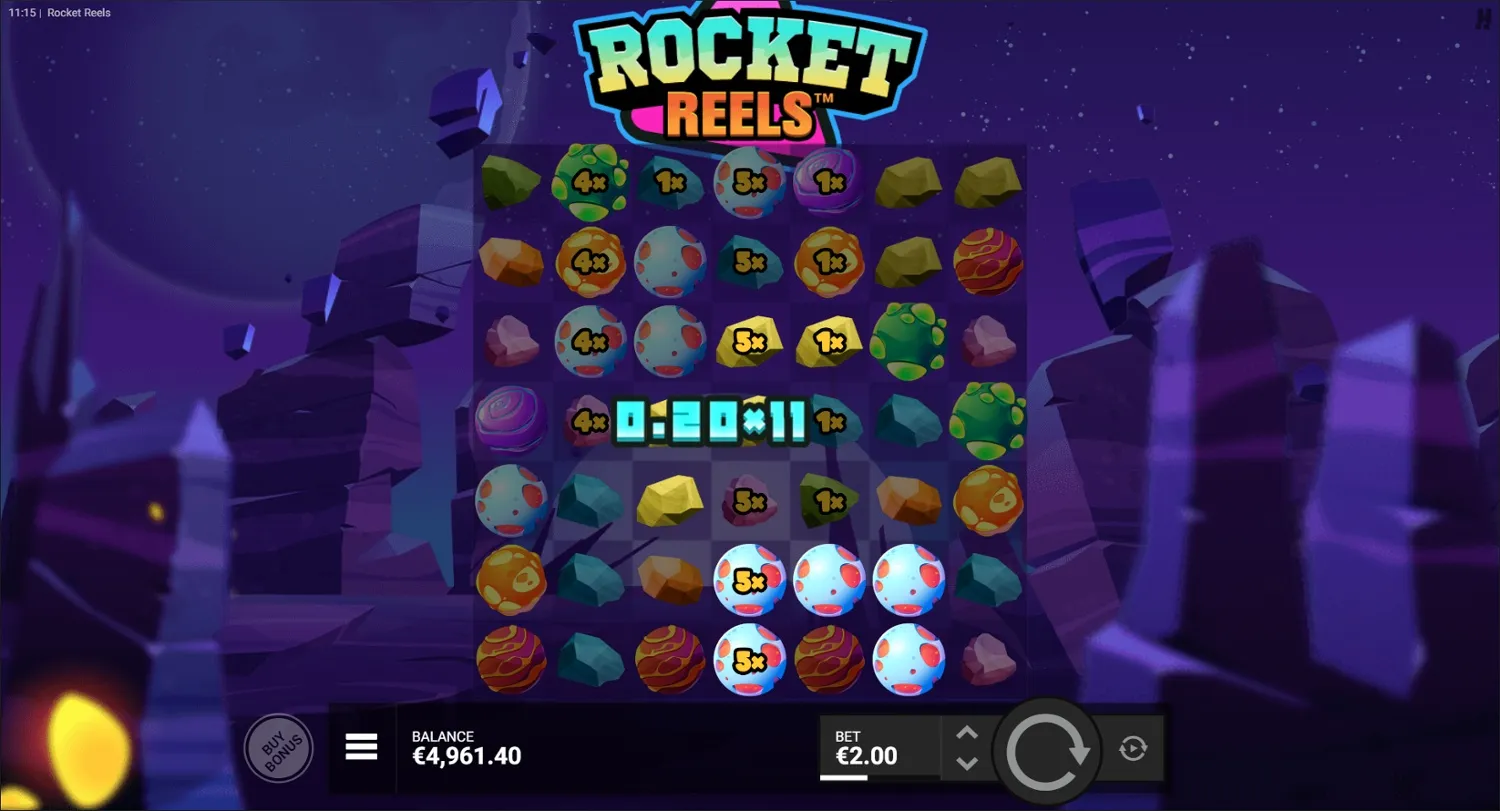Image resolution: width=1500 pixels, height=811 pixels.
Task: Click the Balance amount display
Action: pyautogui.click(x=467, y=757)
